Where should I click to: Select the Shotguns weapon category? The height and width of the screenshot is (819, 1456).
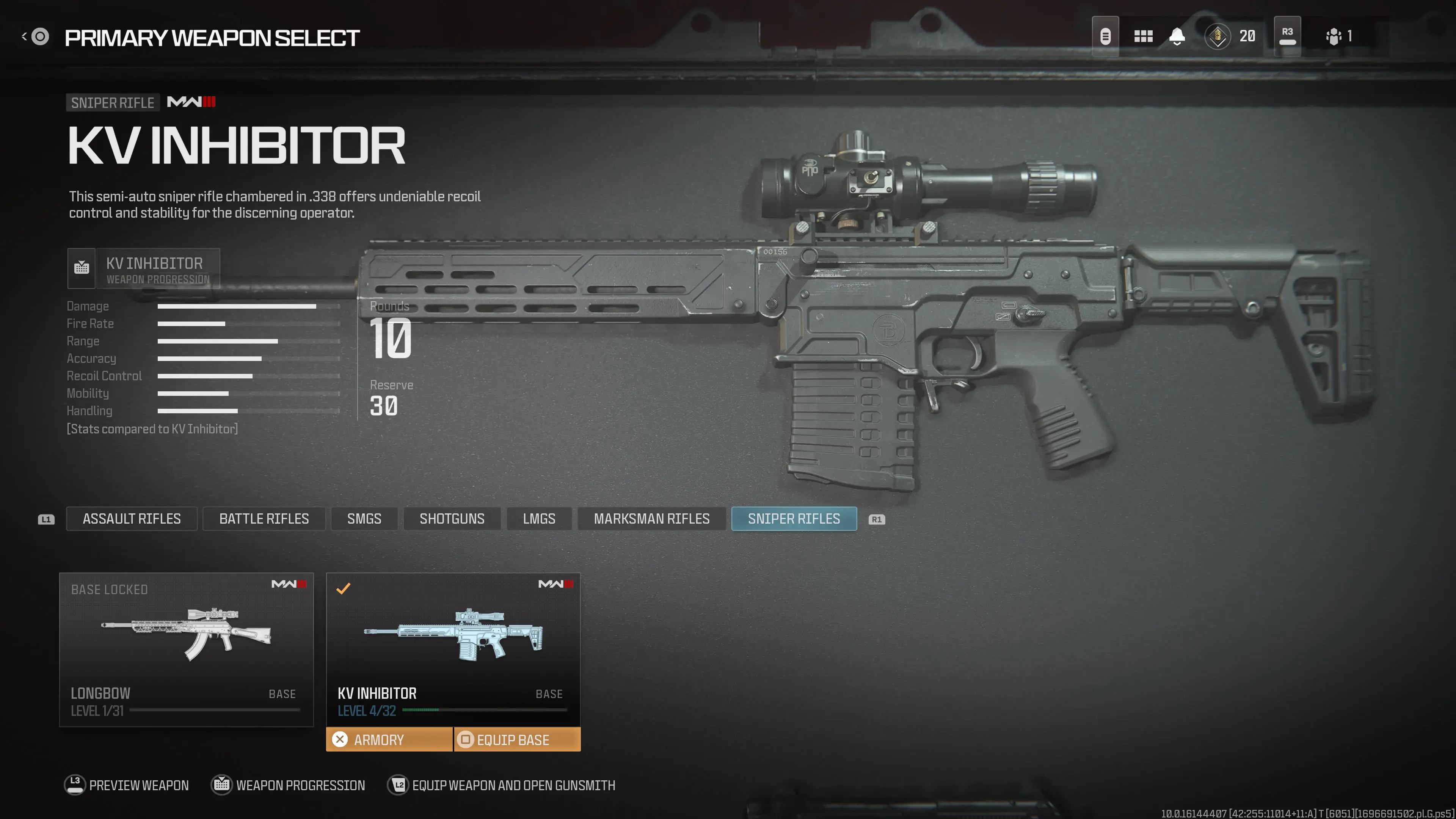click(x=452, y=518)
